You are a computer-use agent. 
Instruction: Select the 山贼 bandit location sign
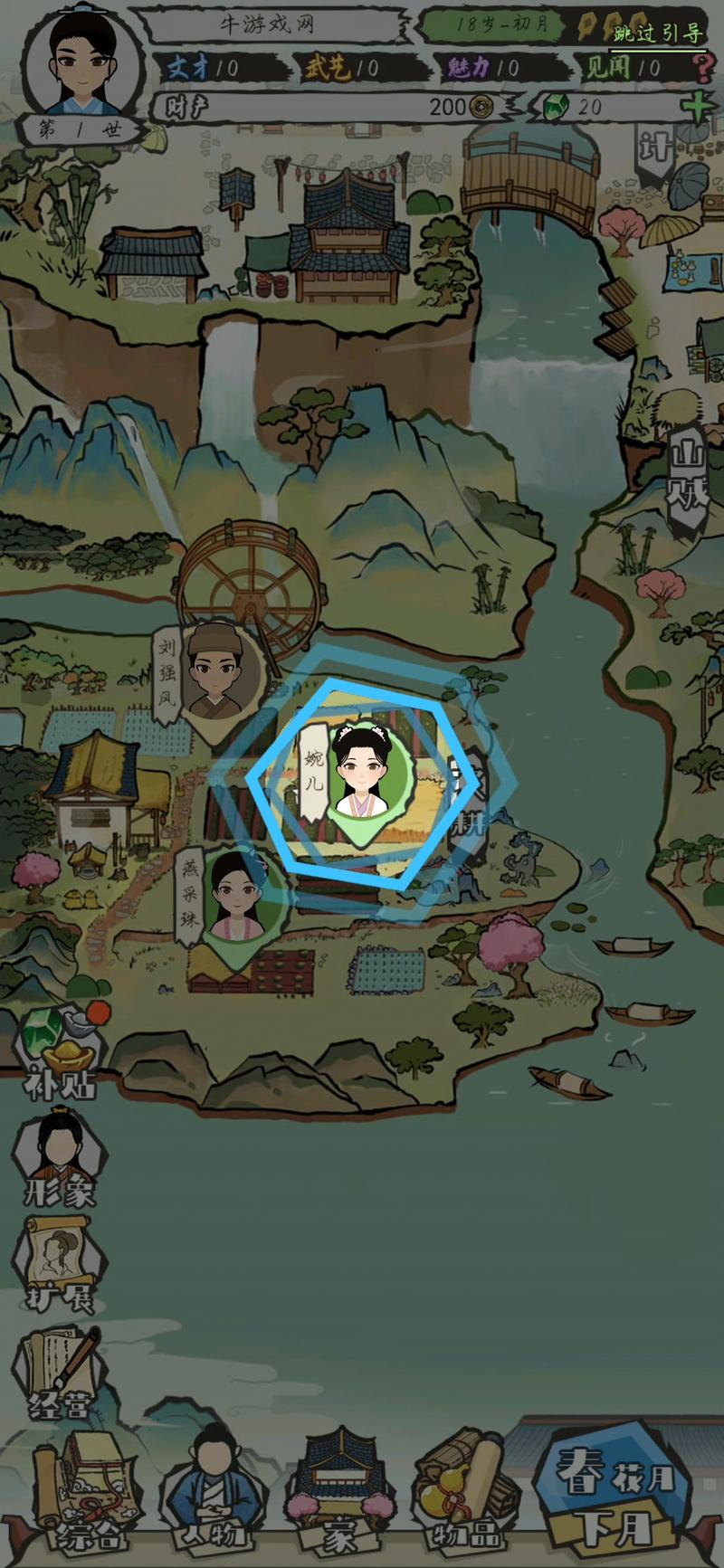(688, 478)
